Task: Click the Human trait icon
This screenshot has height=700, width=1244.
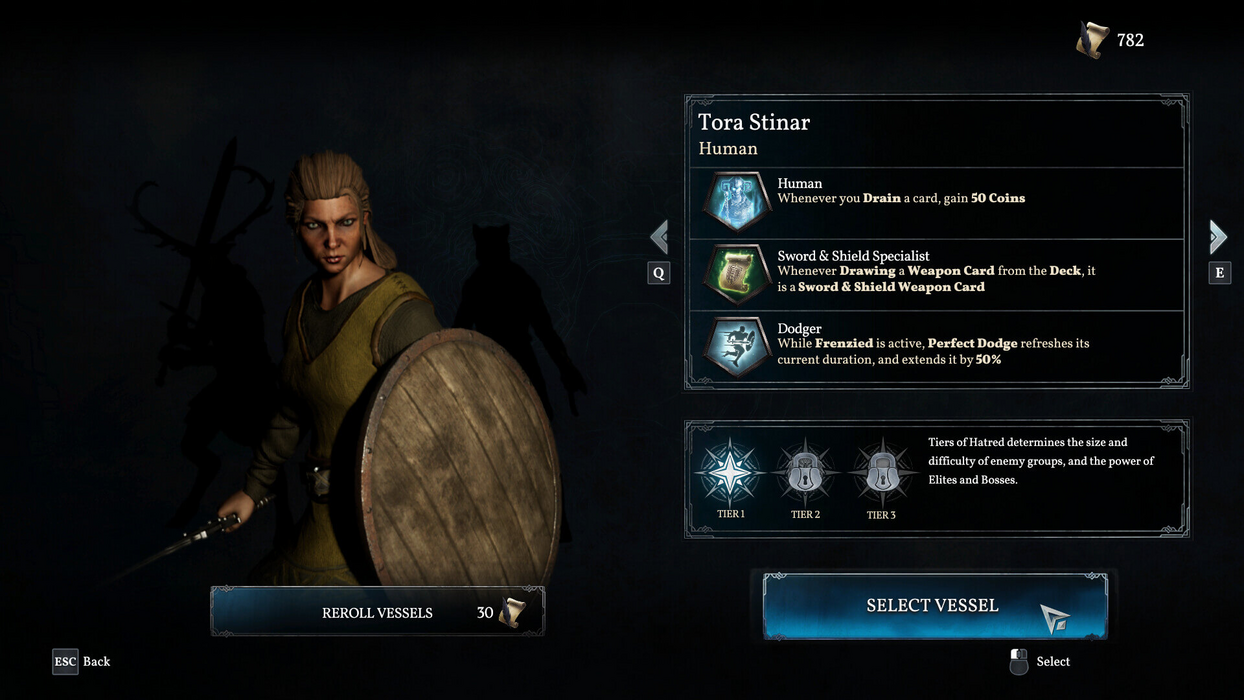Action: pos(735,202)
